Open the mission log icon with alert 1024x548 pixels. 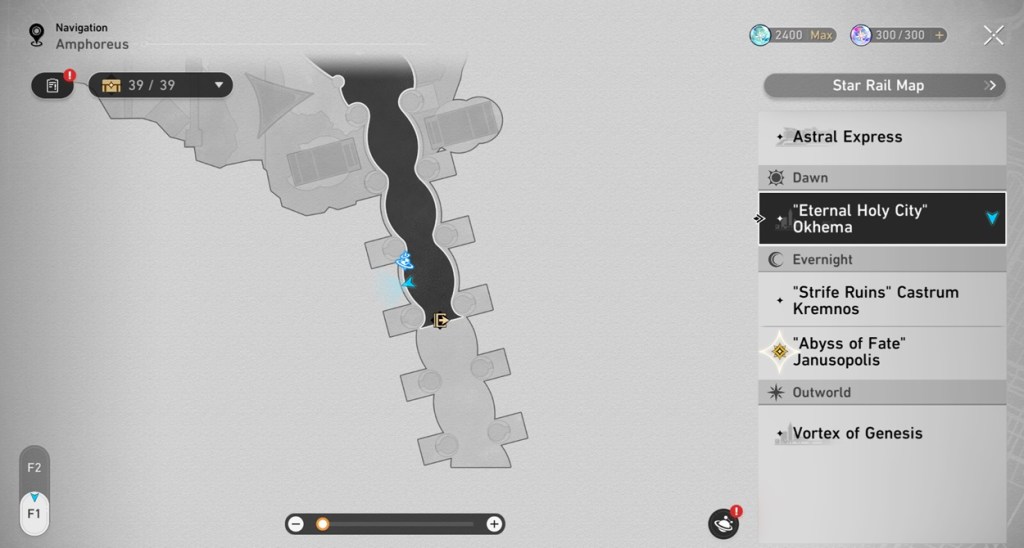pyautogui.click(x=53, y=86)
